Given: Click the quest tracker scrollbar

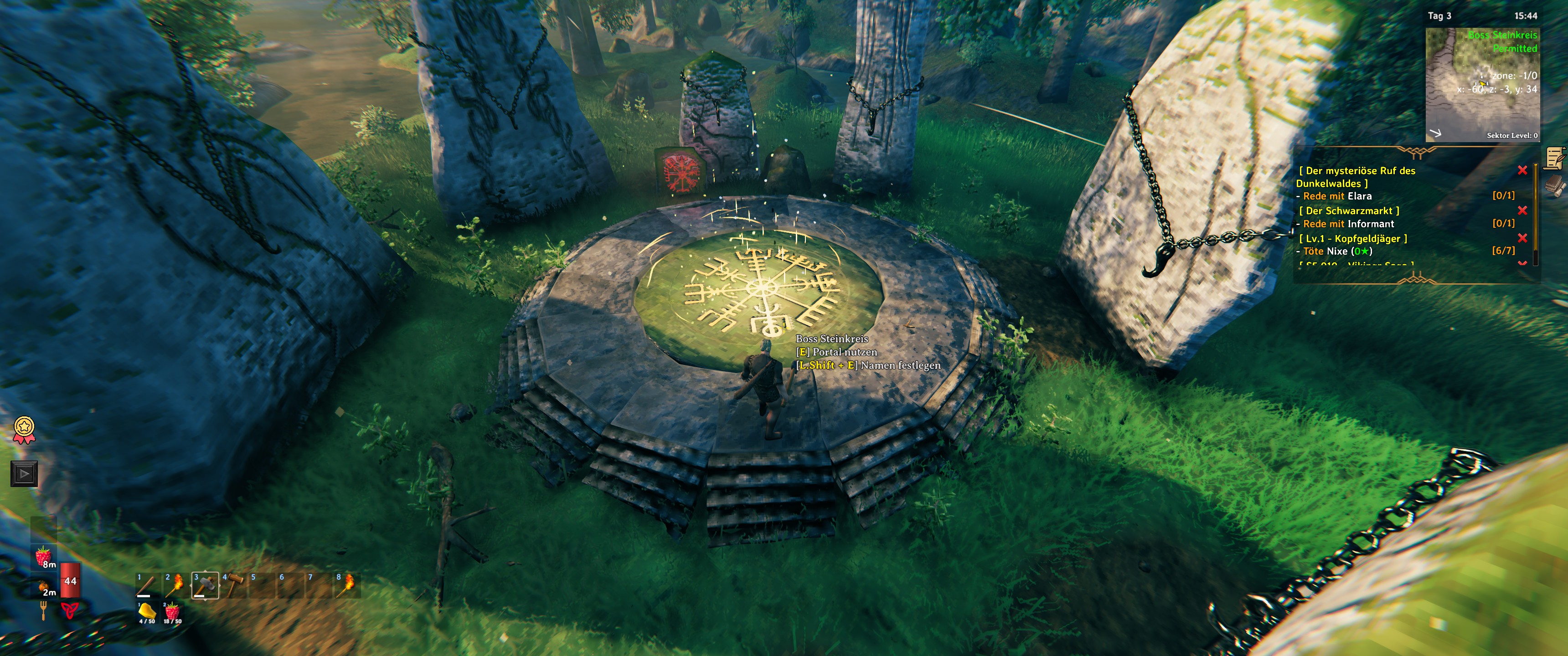Looking at the screenshot, I should click(x=1535, y=213).
